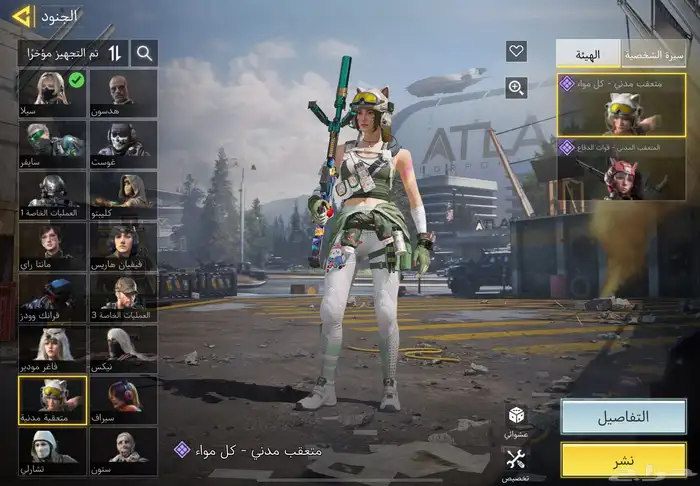Click the yellow نشر button

pos(622,460)
